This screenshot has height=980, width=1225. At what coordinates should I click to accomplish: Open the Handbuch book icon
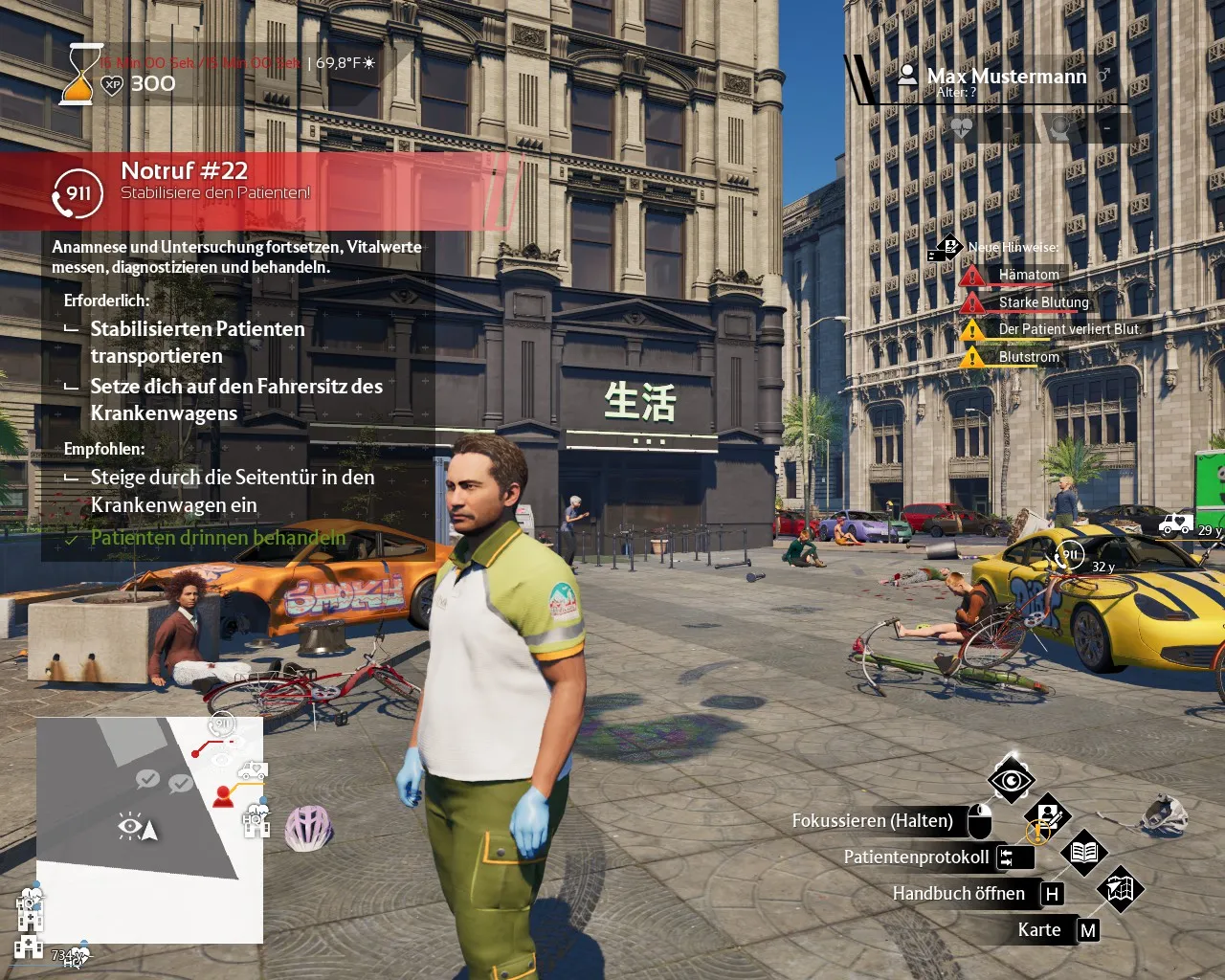pos(1083,853)
